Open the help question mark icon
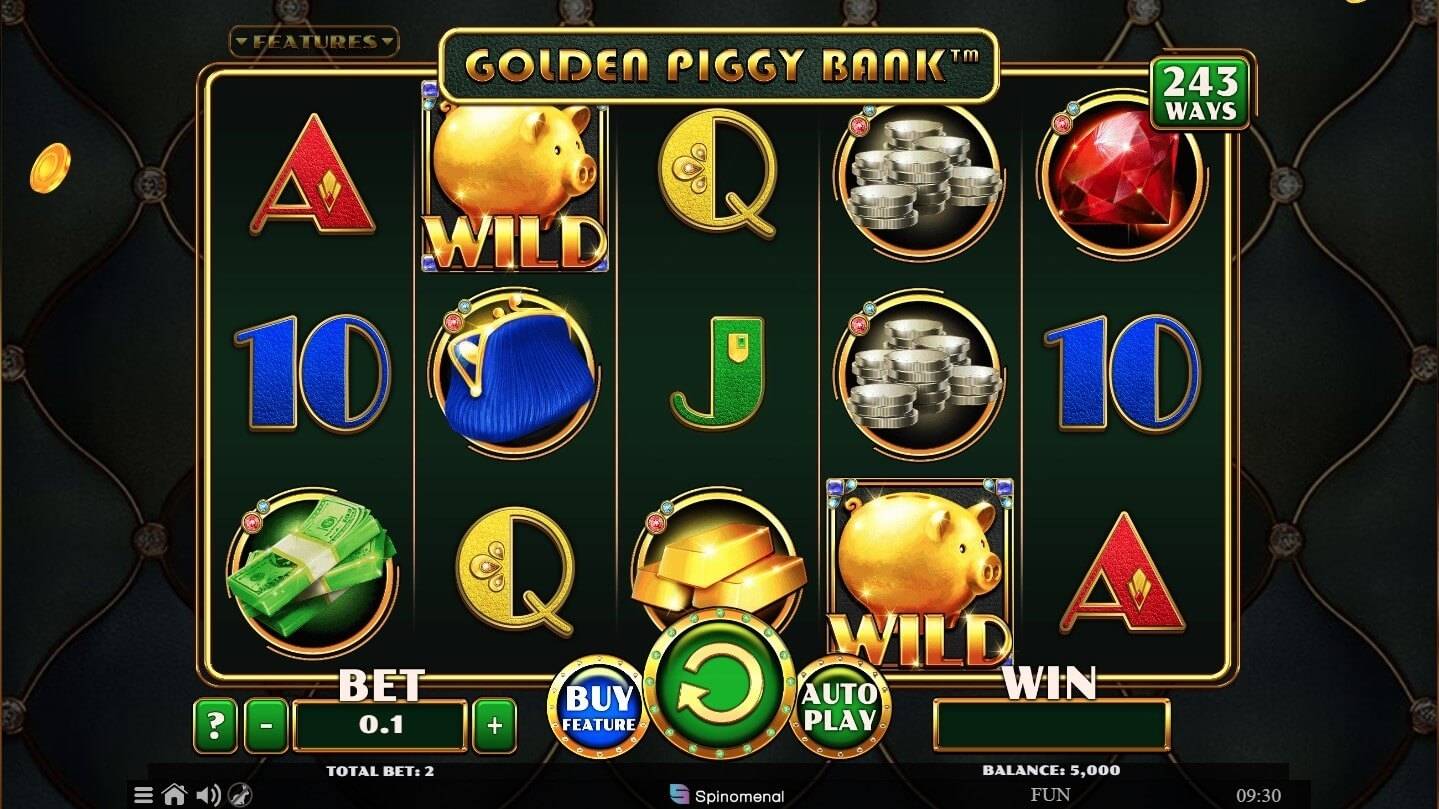The height and width of the screenshot is (809, 1439). [213, 722]
